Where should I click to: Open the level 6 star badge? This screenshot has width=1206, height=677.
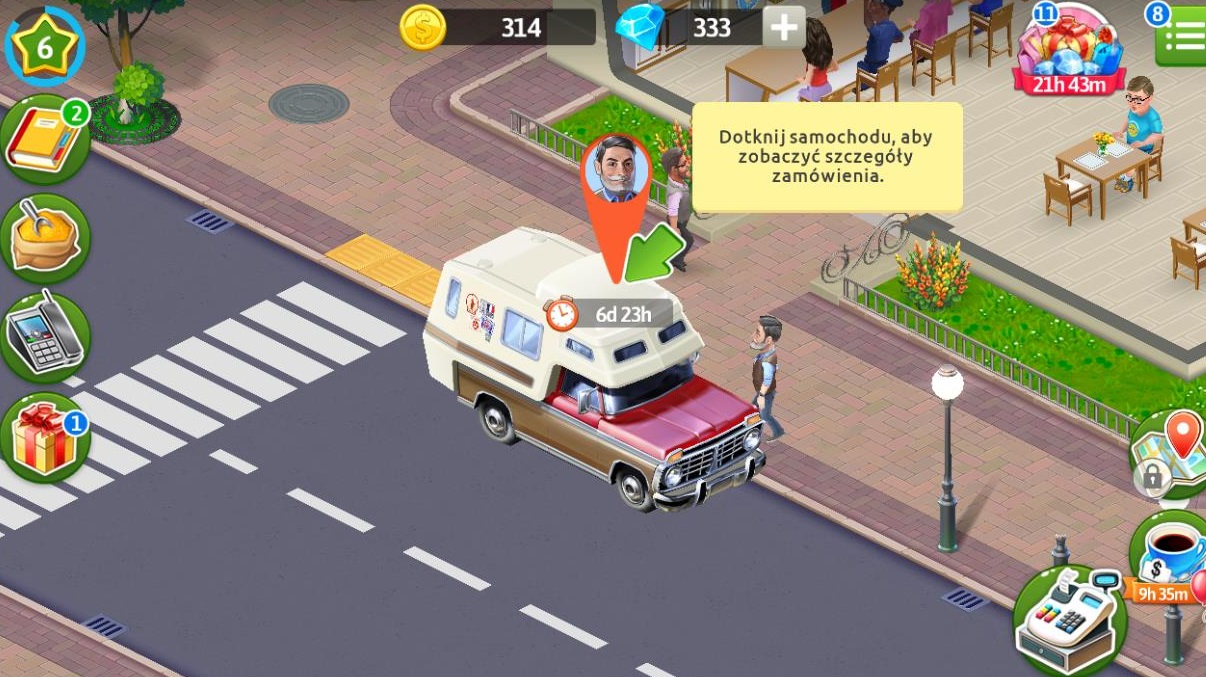pyautogui.click(x=44, y=44)
